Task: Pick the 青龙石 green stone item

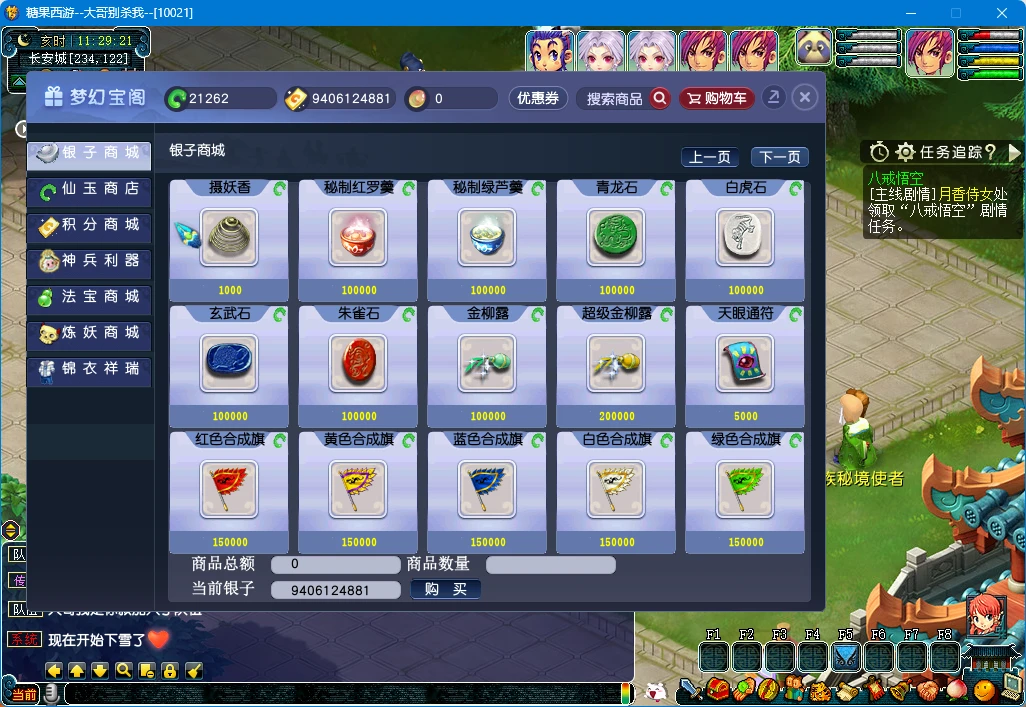Action: pos(616,237)
